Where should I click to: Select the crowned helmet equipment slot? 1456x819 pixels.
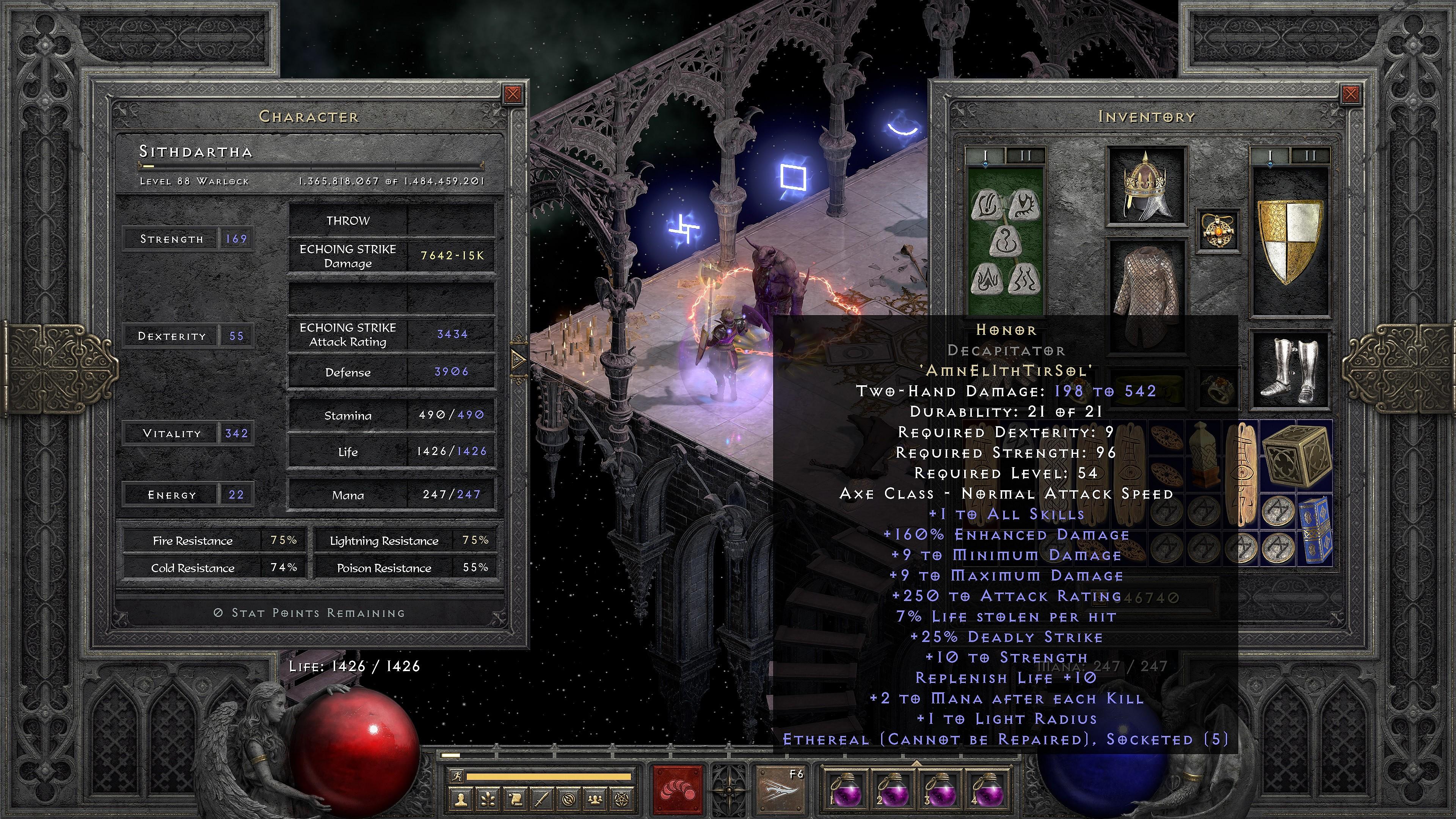click(x=1146, y=187)
